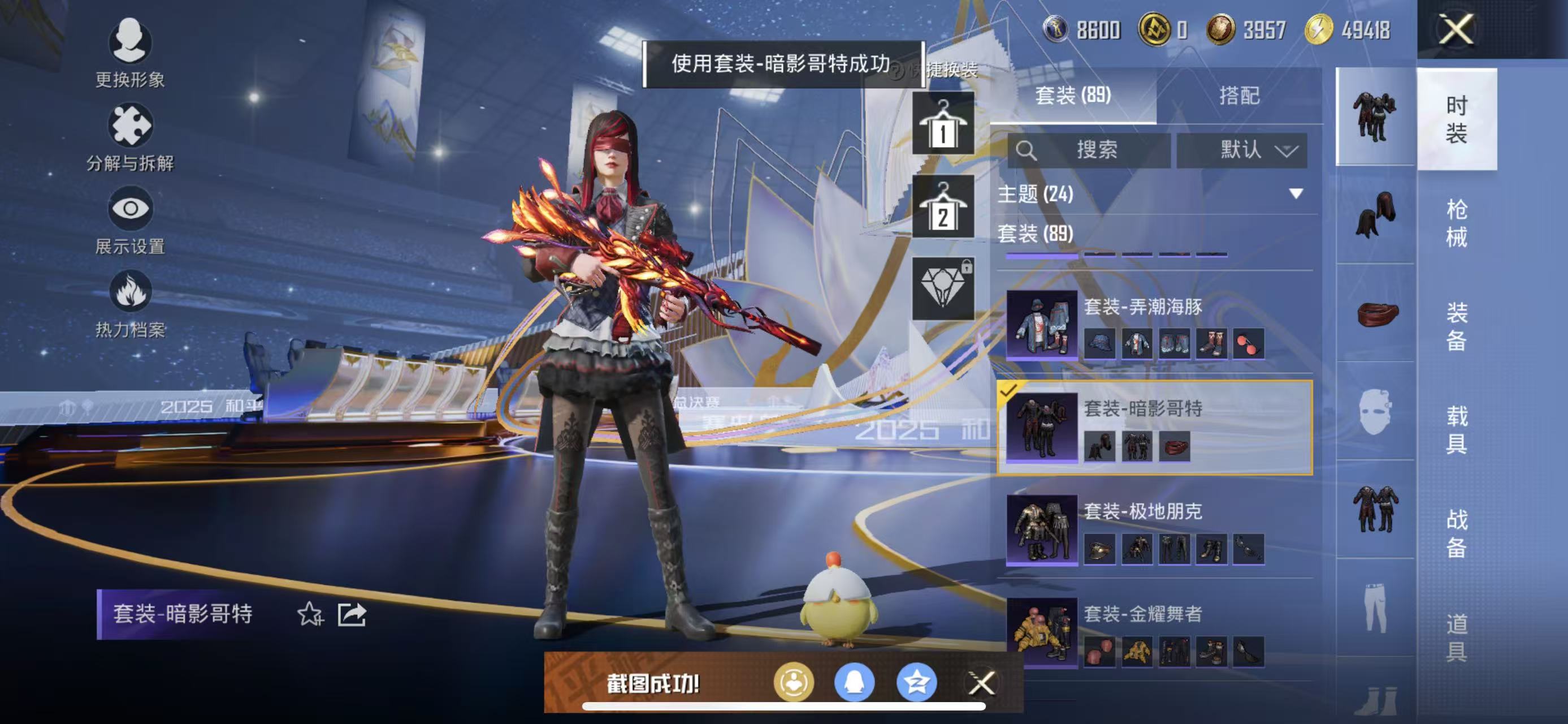Choose quick outfit hanger slot 2
This screenshot has height=724, width=1568.
pyautogui.click(x=943, y=207)
